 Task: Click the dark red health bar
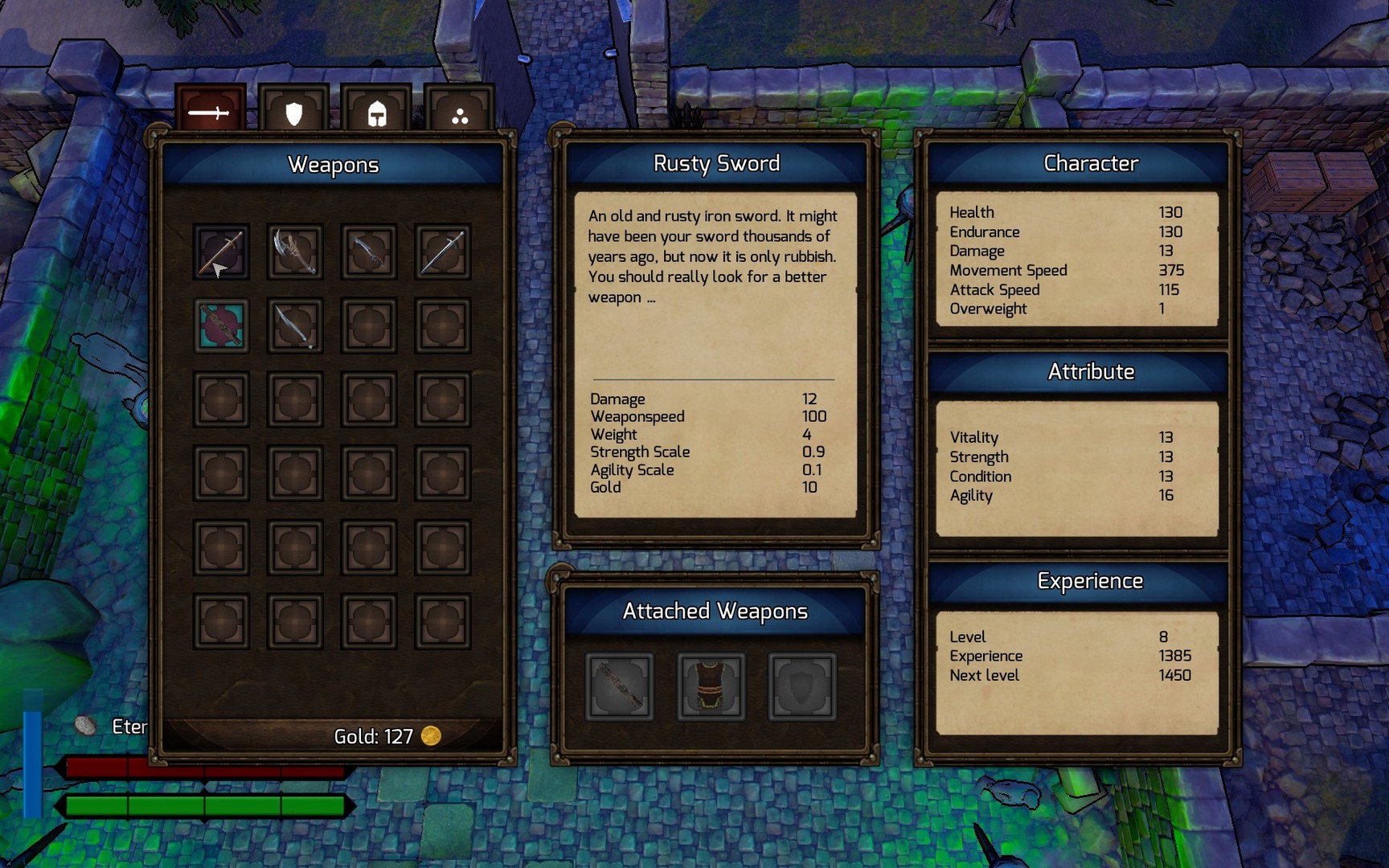coord(201,769)
